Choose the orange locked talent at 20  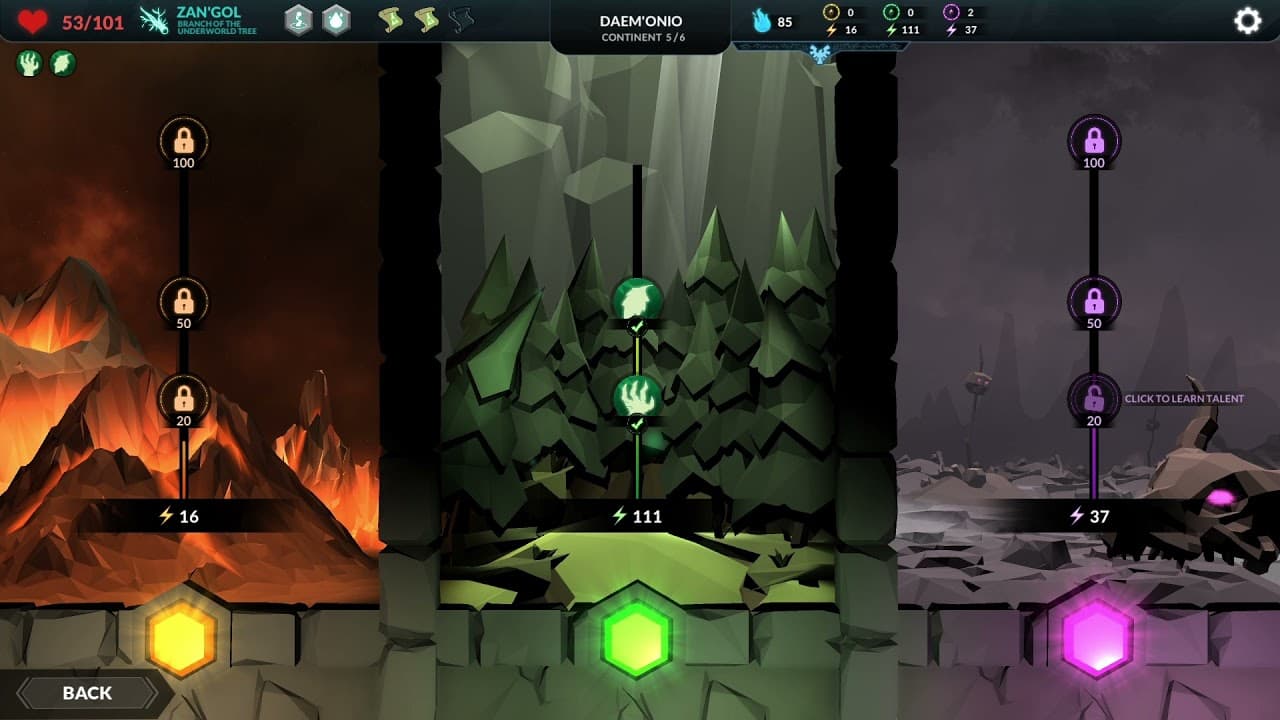(x=184, y=398)
